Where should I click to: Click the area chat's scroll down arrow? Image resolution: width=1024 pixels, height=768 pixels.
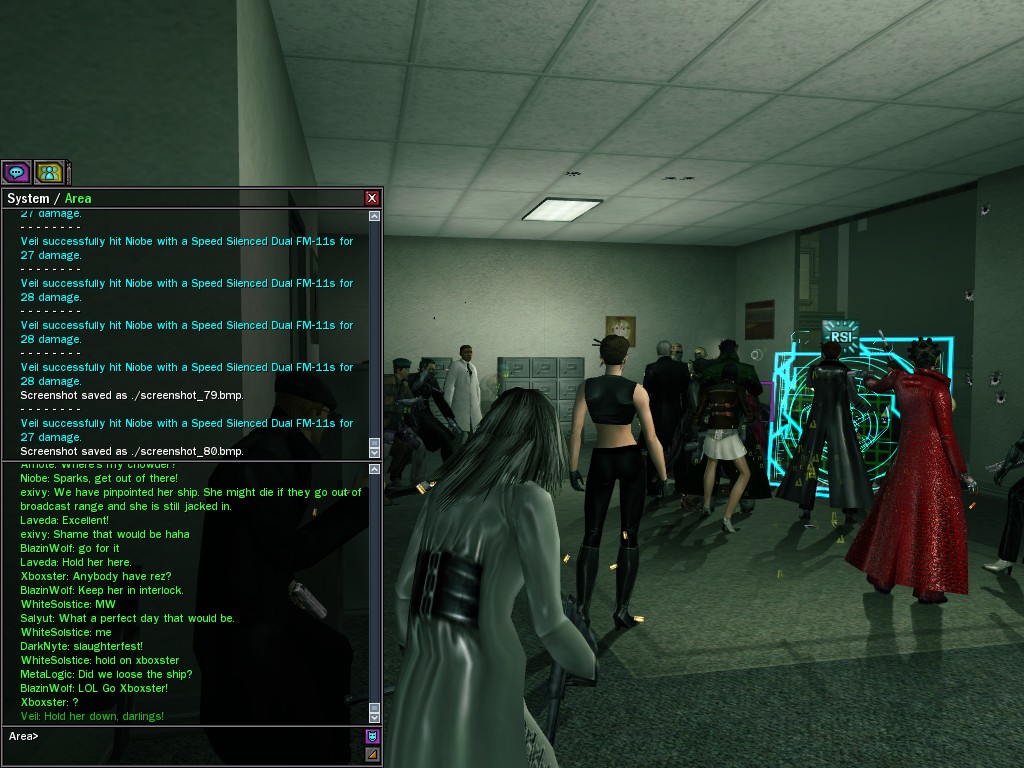tap(374, 717)
